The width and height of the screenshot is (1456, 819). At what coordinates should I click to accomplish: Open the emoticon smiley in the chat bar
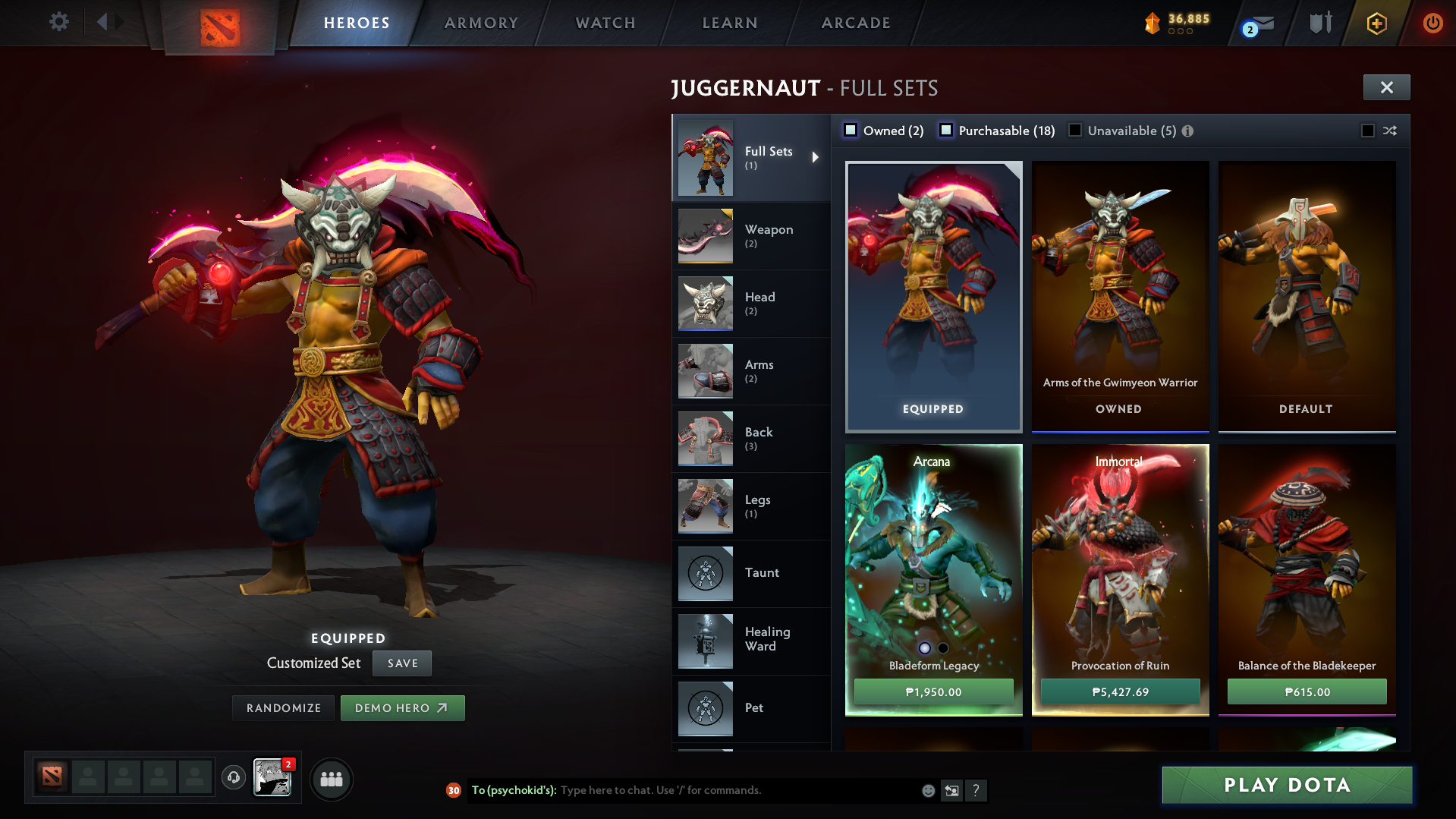click(x=927, y=790)
